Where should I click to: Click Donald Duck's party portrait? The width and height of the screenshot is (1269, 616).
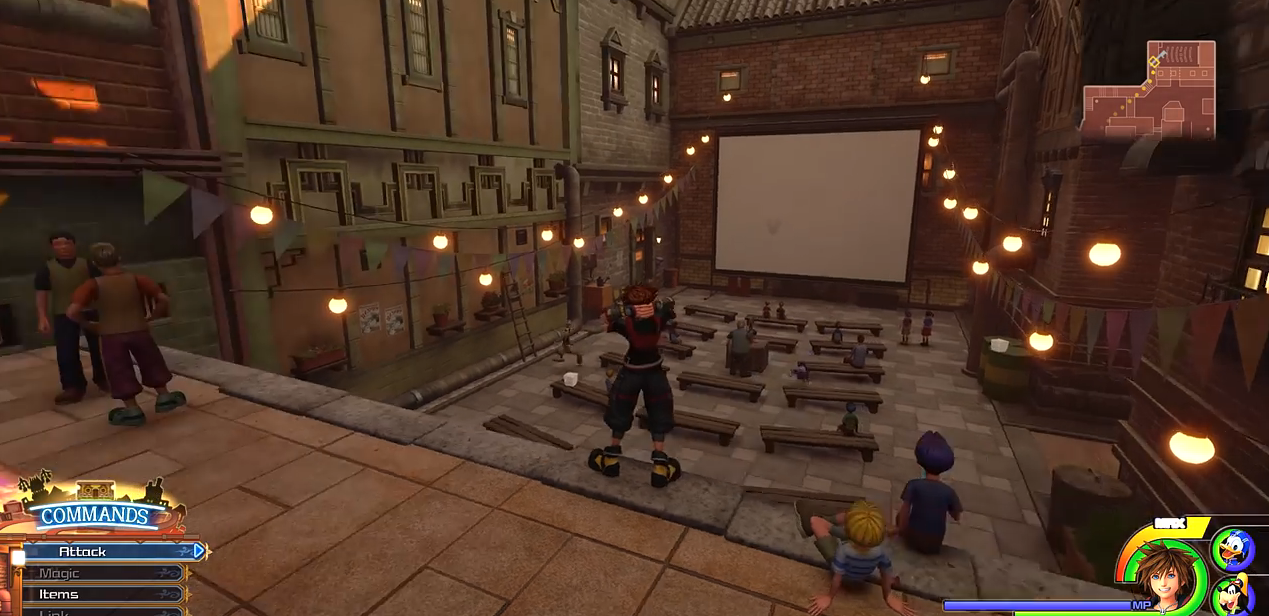1232,548
